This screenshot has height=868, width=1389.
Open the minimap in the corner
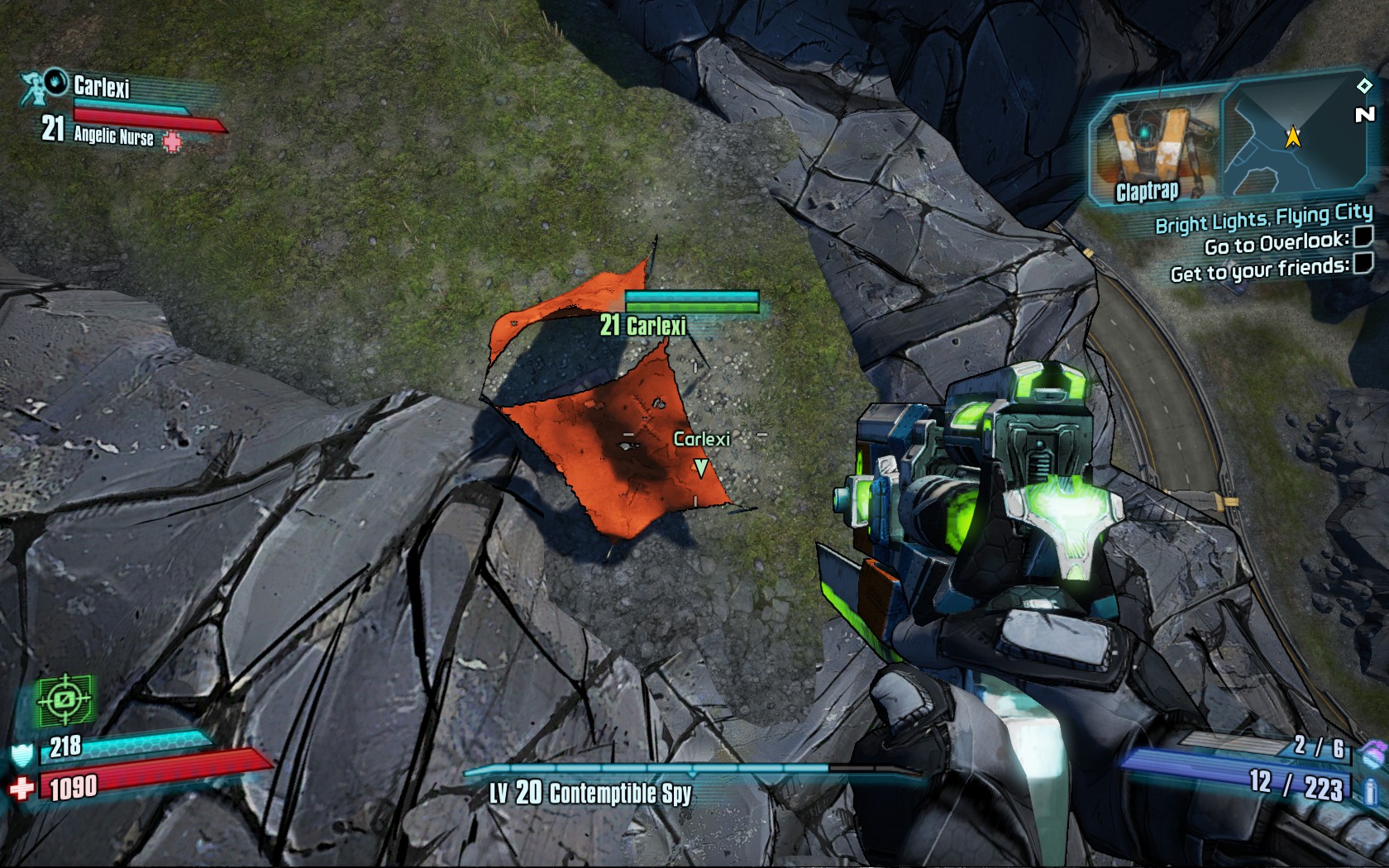(1292, 136)
